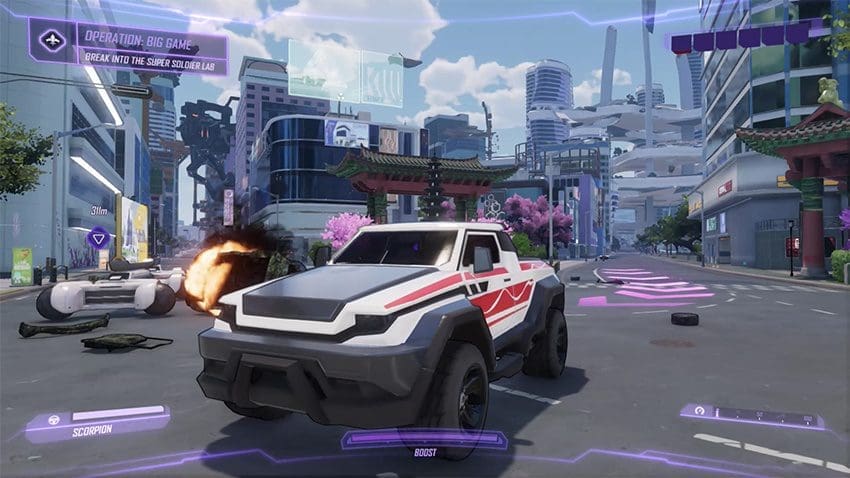Click the steering wheel icon on the Scorpion panel
The image size is (850, 478).
54,421
